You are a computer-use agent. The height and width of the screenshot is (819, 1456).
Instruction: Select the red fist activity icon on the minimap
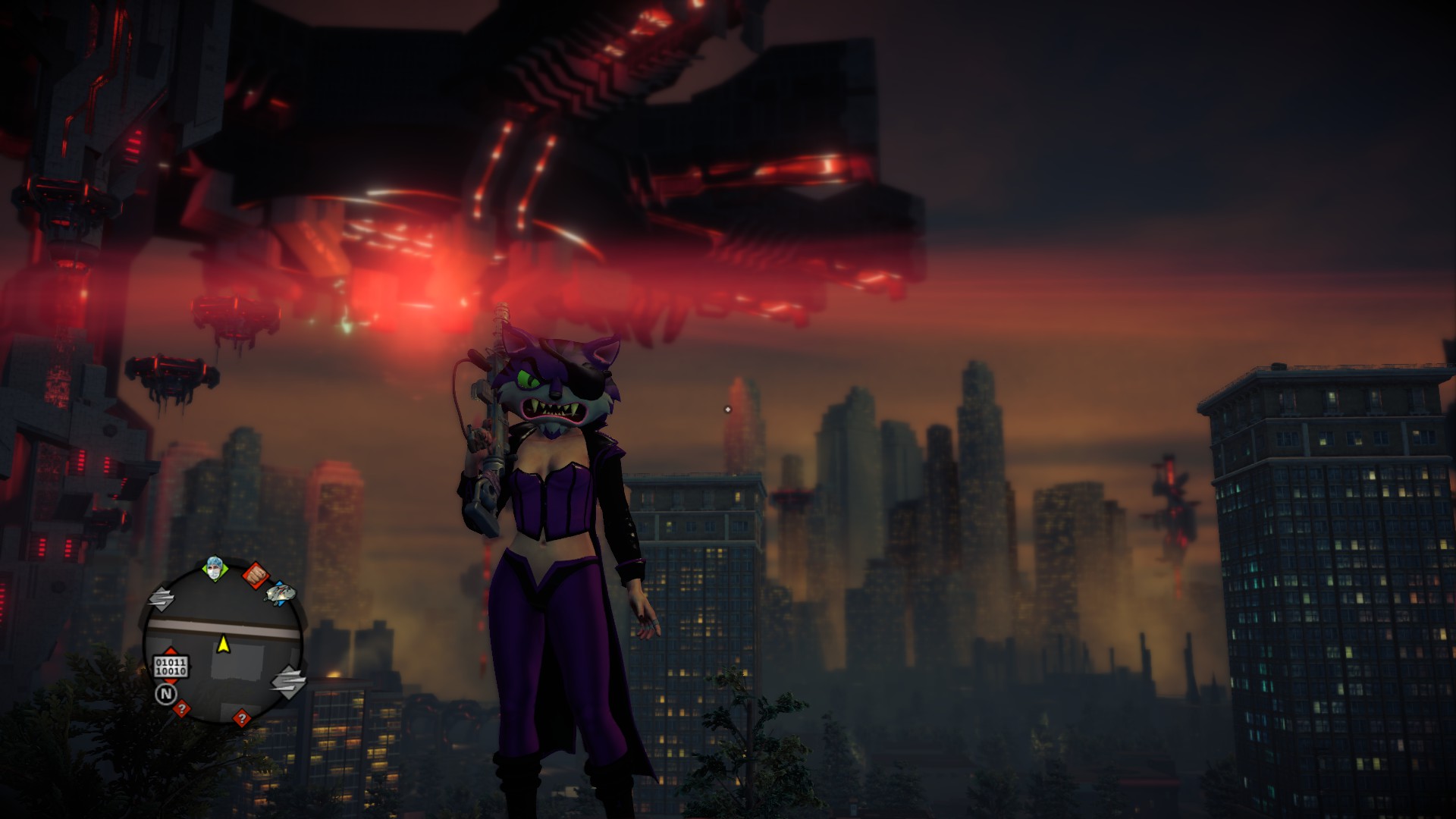point(256,574)
